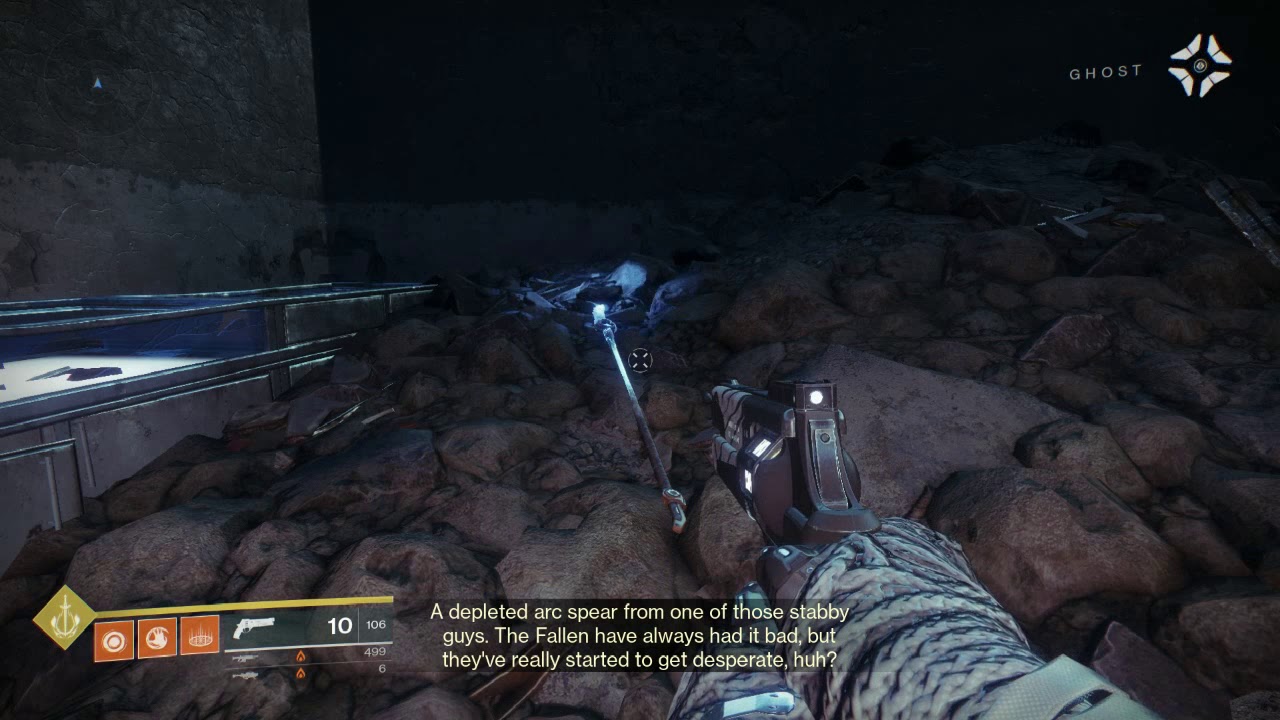This screenshot has width=1280, height=720.
Task: Switch to the weapon with 499 ammo
Action: pyautogui.click(x=246, y=659)
